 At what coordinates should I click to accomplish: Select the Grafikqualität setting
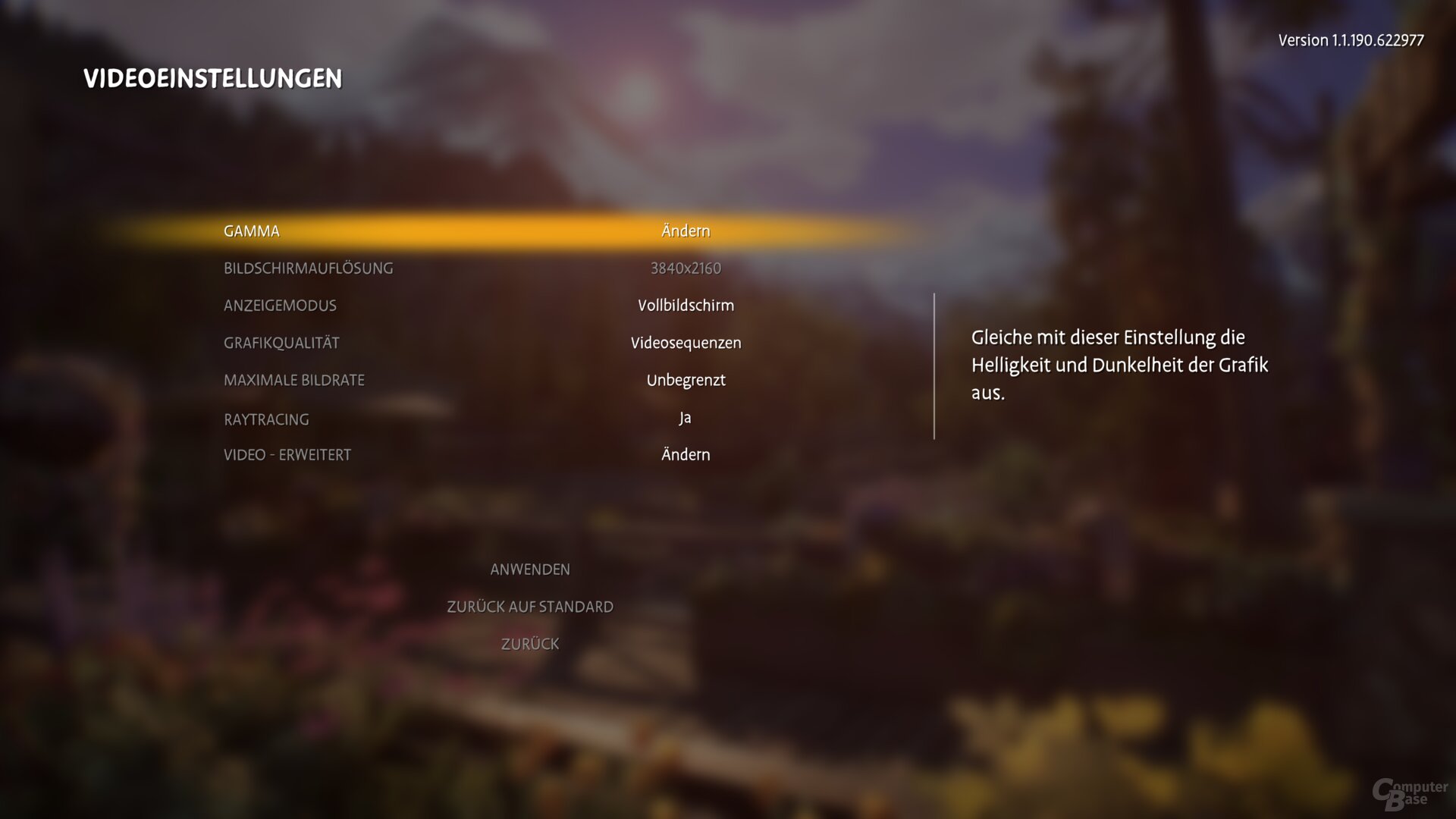coord(281,342)
